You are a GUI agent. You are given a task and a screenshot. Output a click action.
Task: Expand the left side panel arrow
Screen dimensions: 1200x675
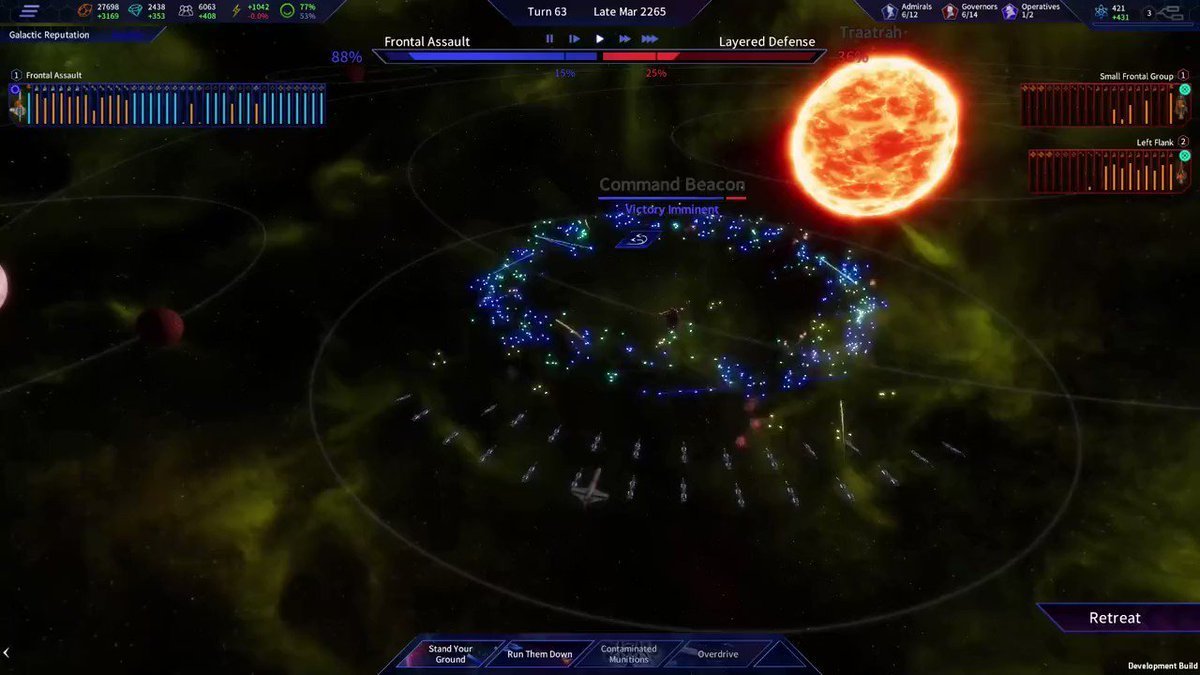click(x=6, y=653)
